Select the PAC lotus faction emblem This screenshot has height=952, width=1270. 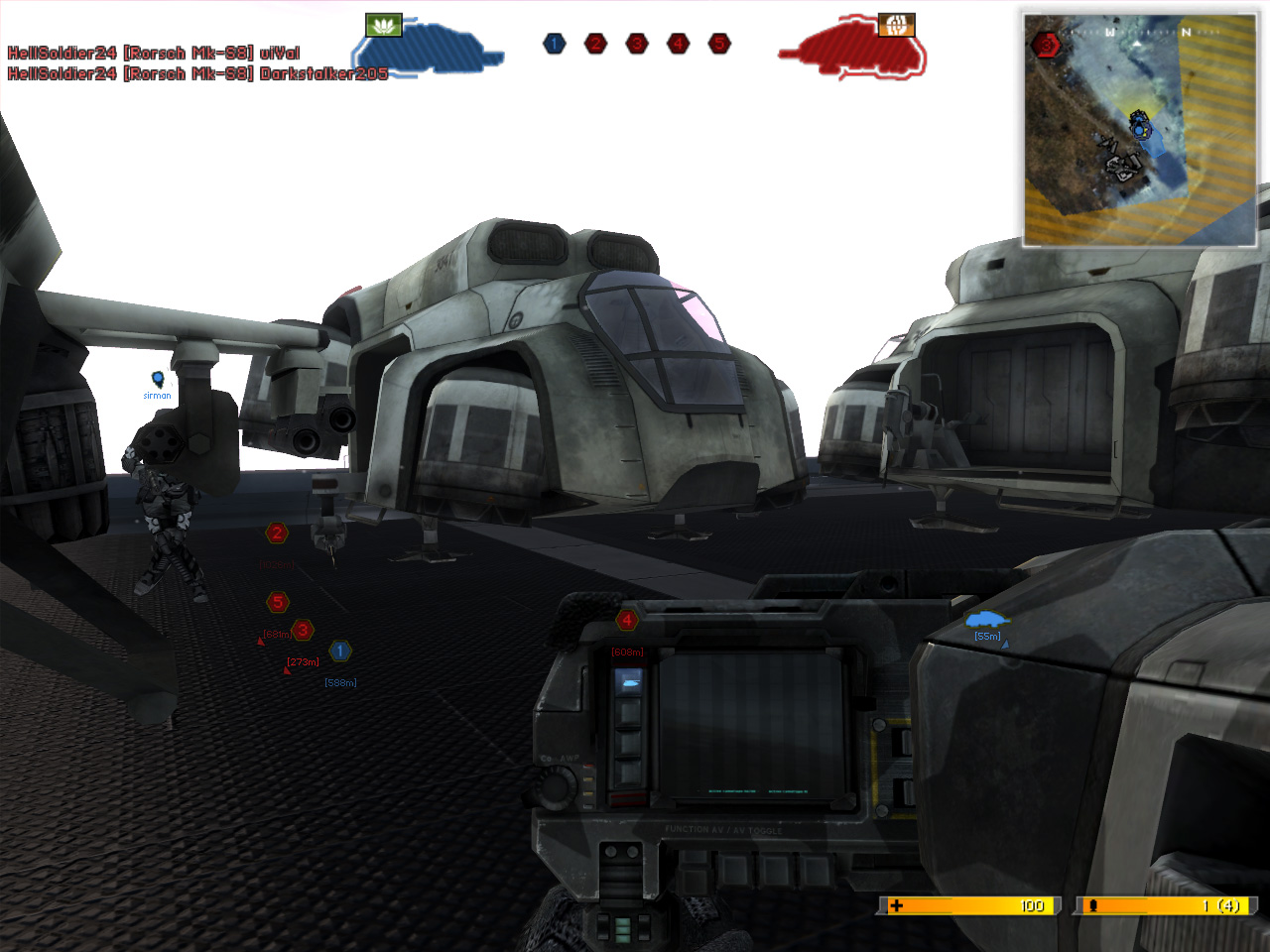point(384,24)
